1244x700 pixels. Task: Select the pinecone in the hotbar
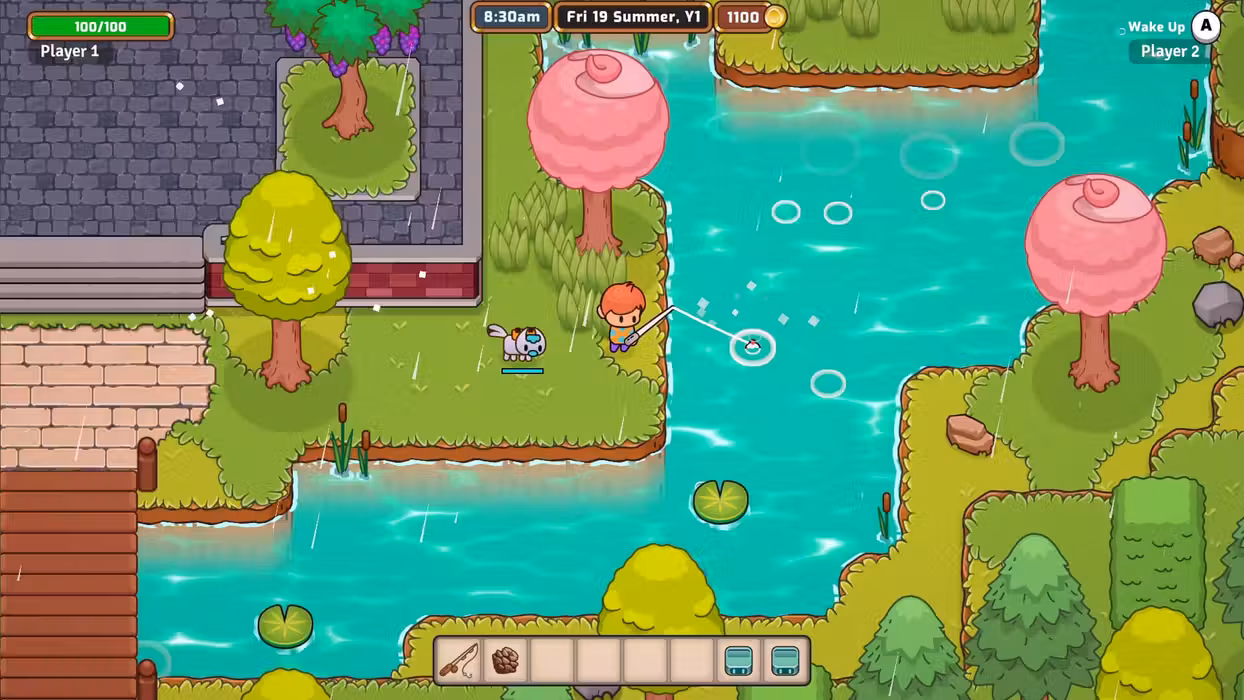[506, 660]
